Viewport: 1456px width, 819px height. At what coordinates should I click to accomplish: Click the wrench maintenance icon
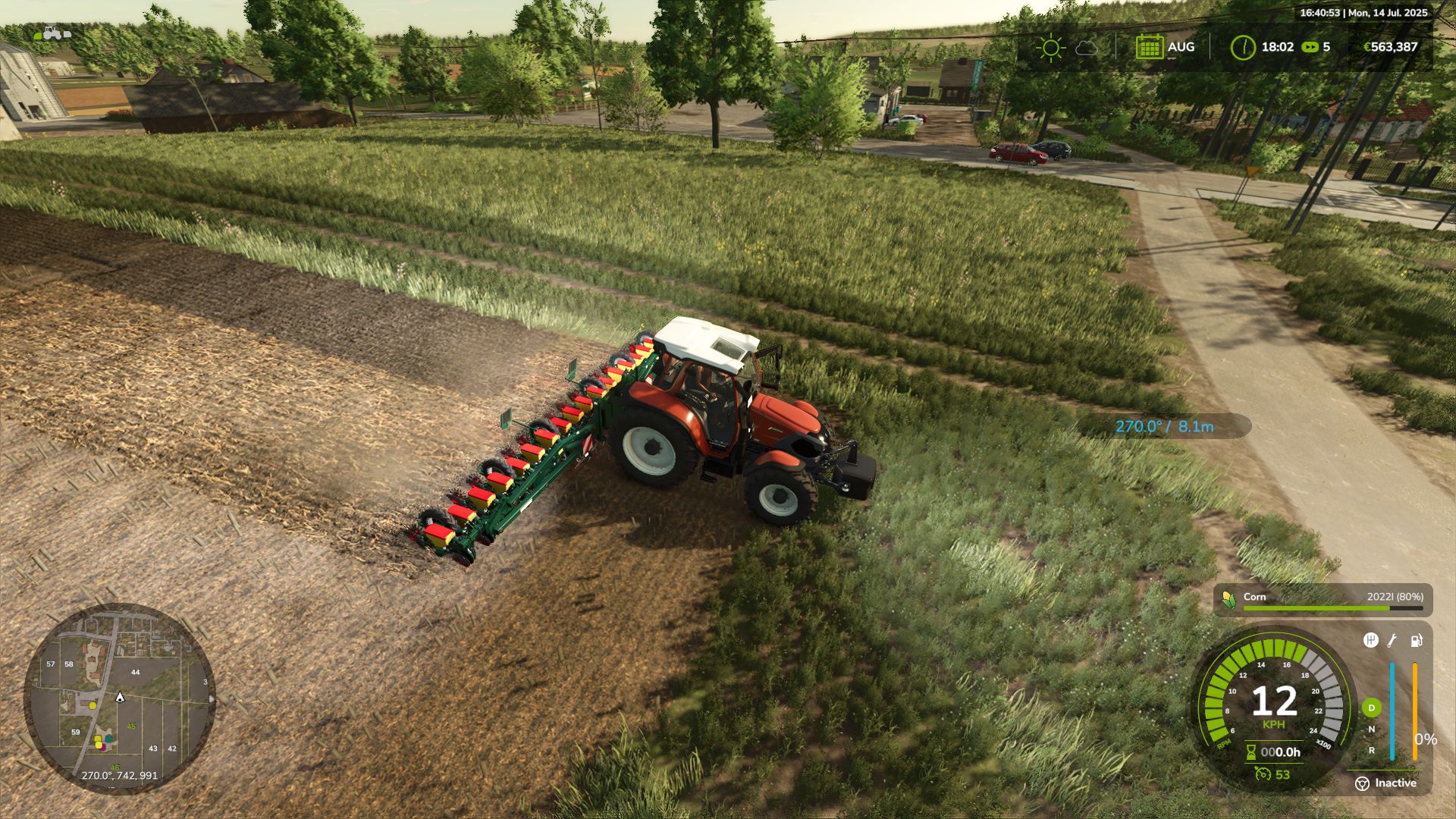[x=1392, y=642]
